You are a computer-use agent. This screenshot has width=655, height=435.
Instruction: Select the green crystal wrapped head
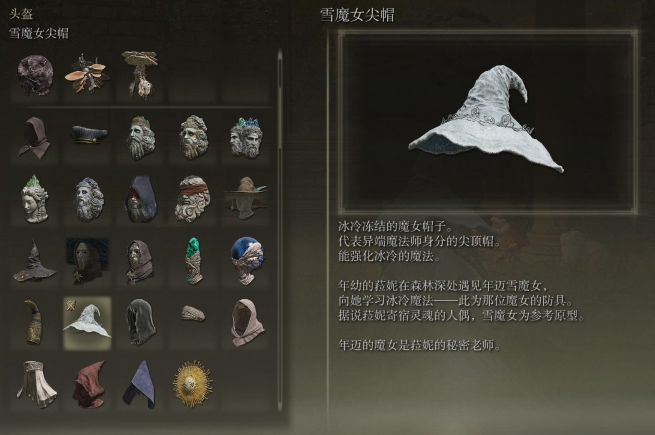pos(191,259)
